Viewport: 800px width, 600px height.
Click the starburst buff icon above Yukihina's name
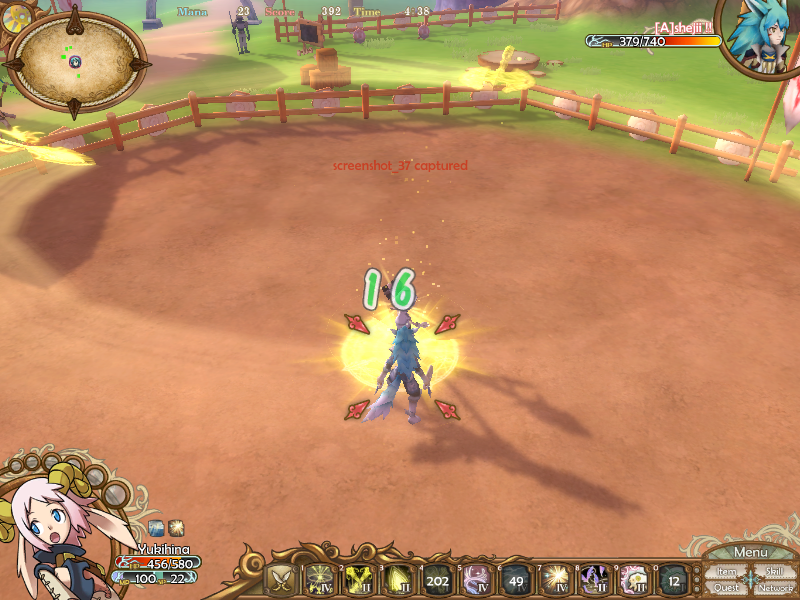pyautogui.click(x=175, y=527)
